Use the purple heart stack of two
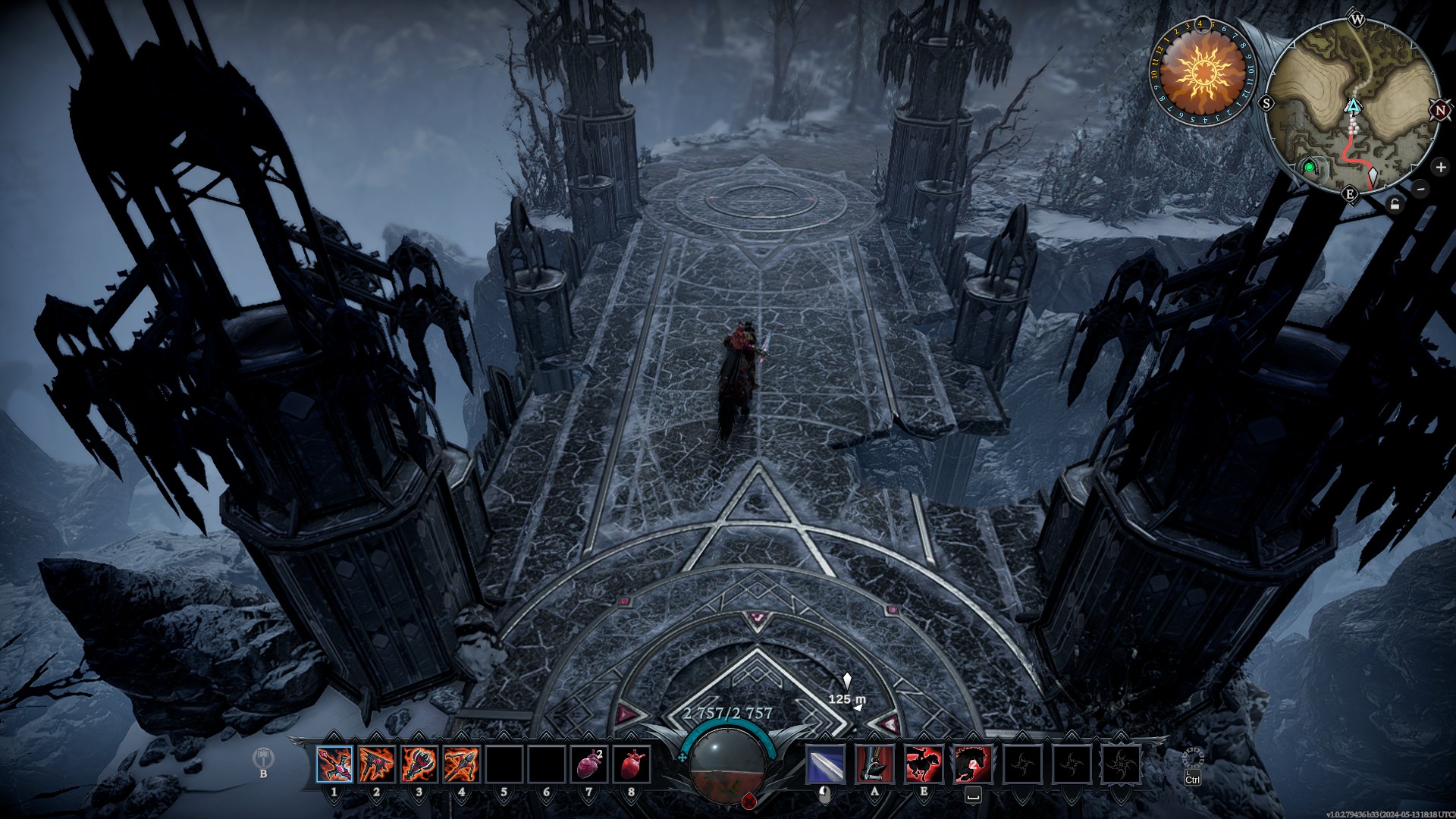1456x819 pixels. click(589, 764)
